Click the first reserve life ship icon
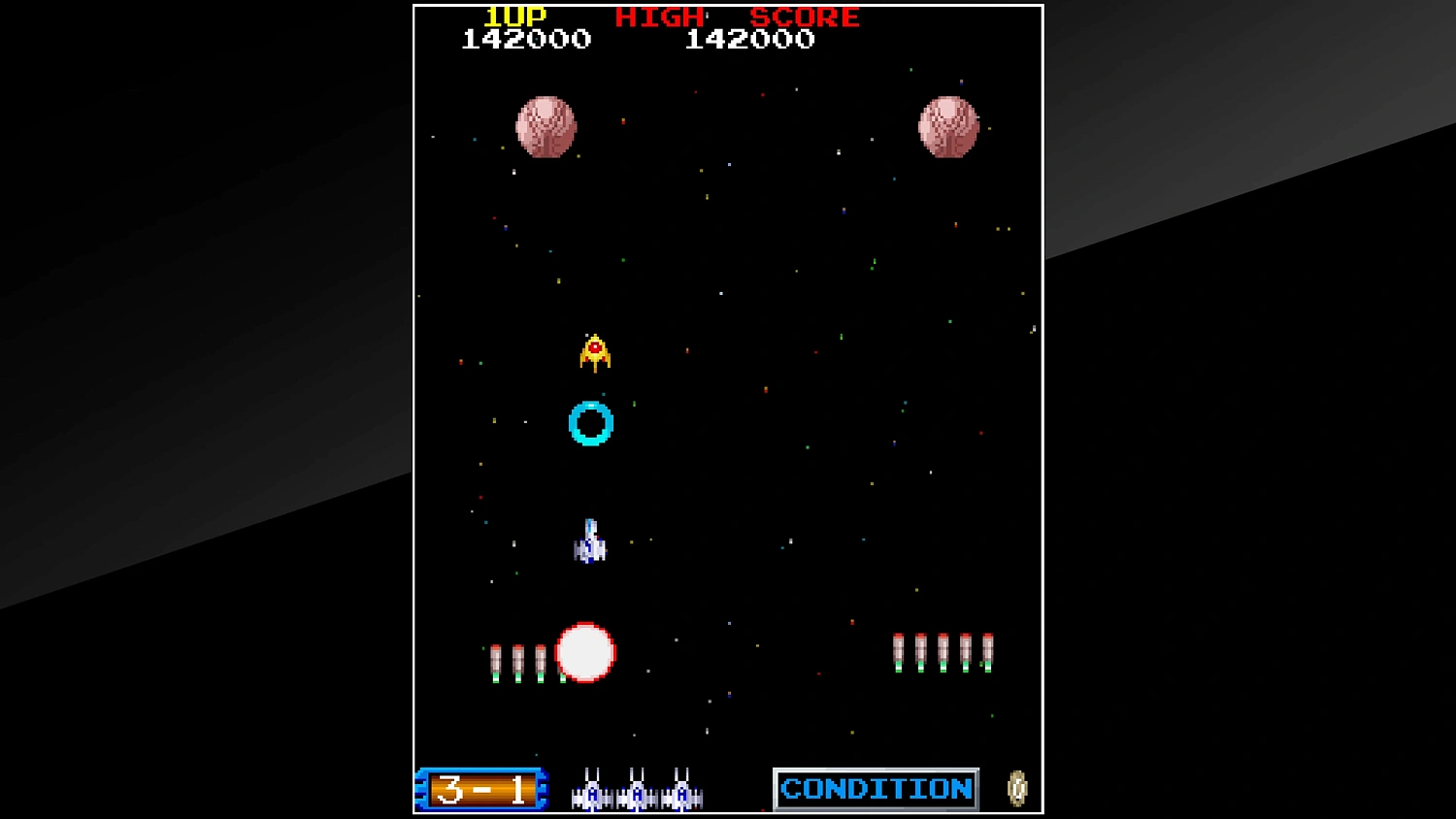This screenshot has width=1456, height=819. [x=590, y=795]
